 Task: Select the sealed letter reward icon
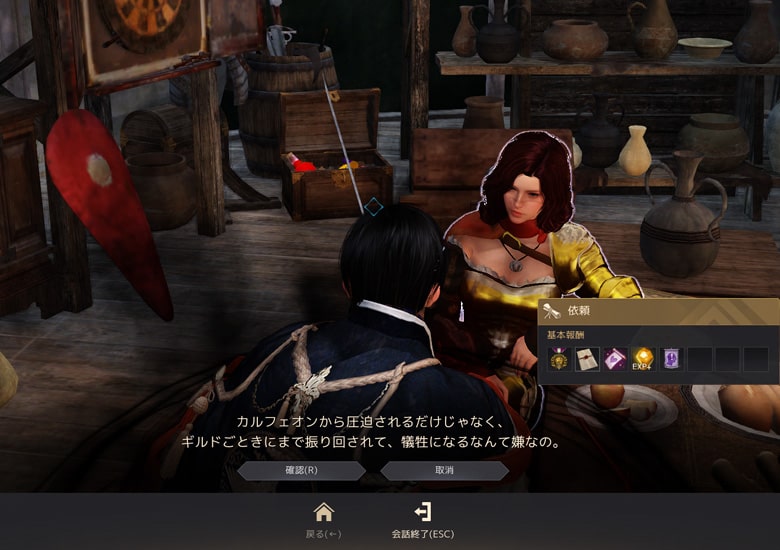(x=586, y=359)
